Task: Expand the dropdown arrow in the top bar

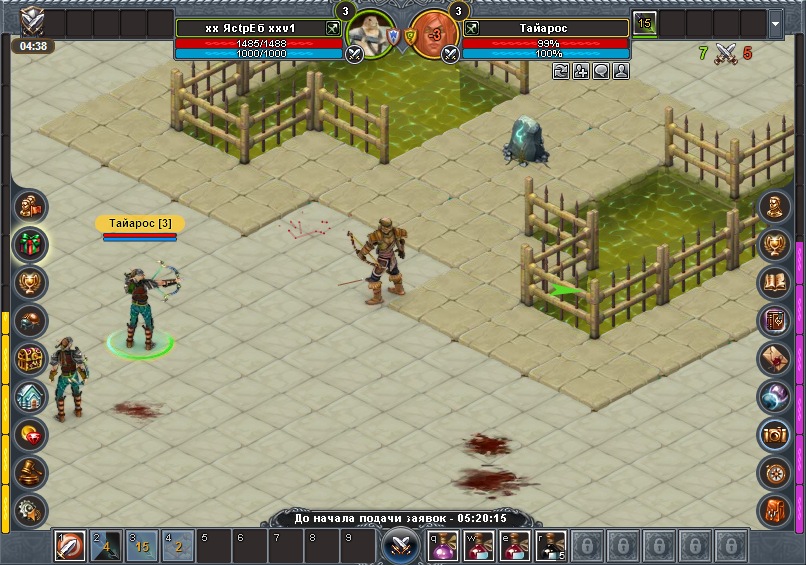Action: (777, 23)
